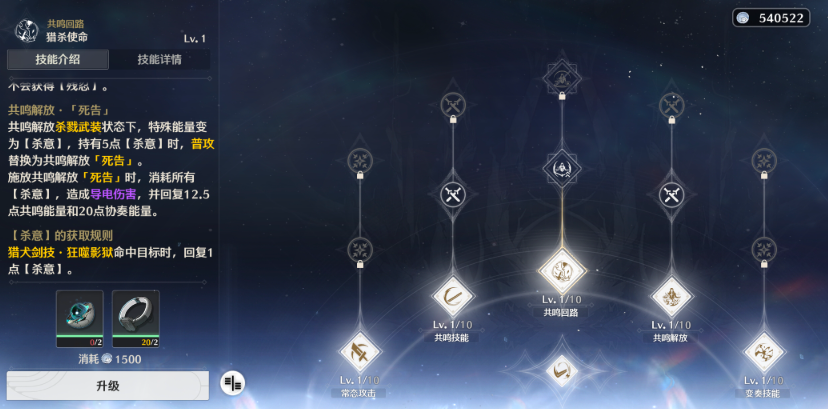This screenshot has width=828, height=409.
Task: Select the 共鸣技能 skill node
Action: pos(451,297)
